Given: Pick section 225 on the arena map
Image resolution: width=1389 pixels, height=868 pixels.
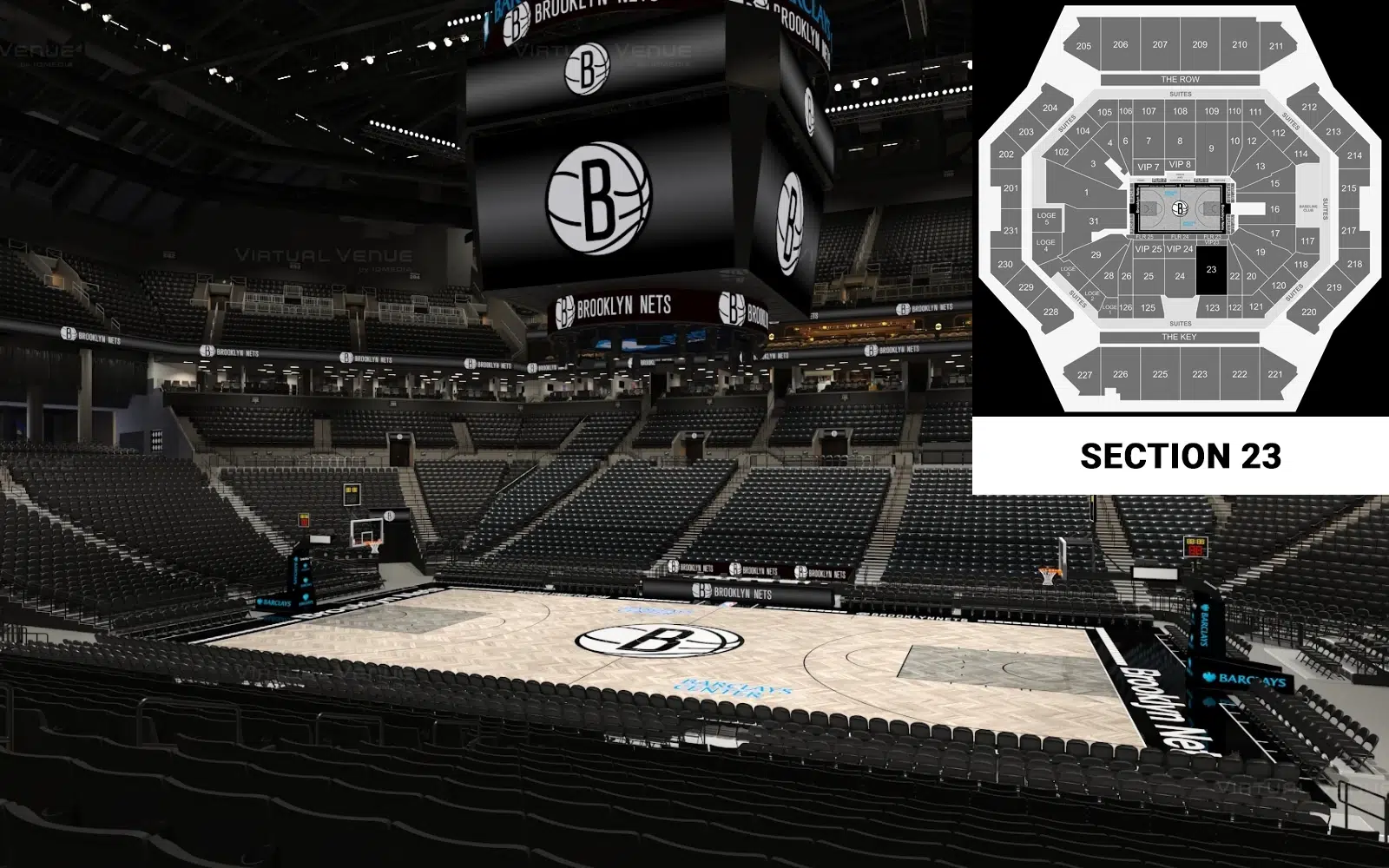Looking at the screenshot, I should [1160, 374].
